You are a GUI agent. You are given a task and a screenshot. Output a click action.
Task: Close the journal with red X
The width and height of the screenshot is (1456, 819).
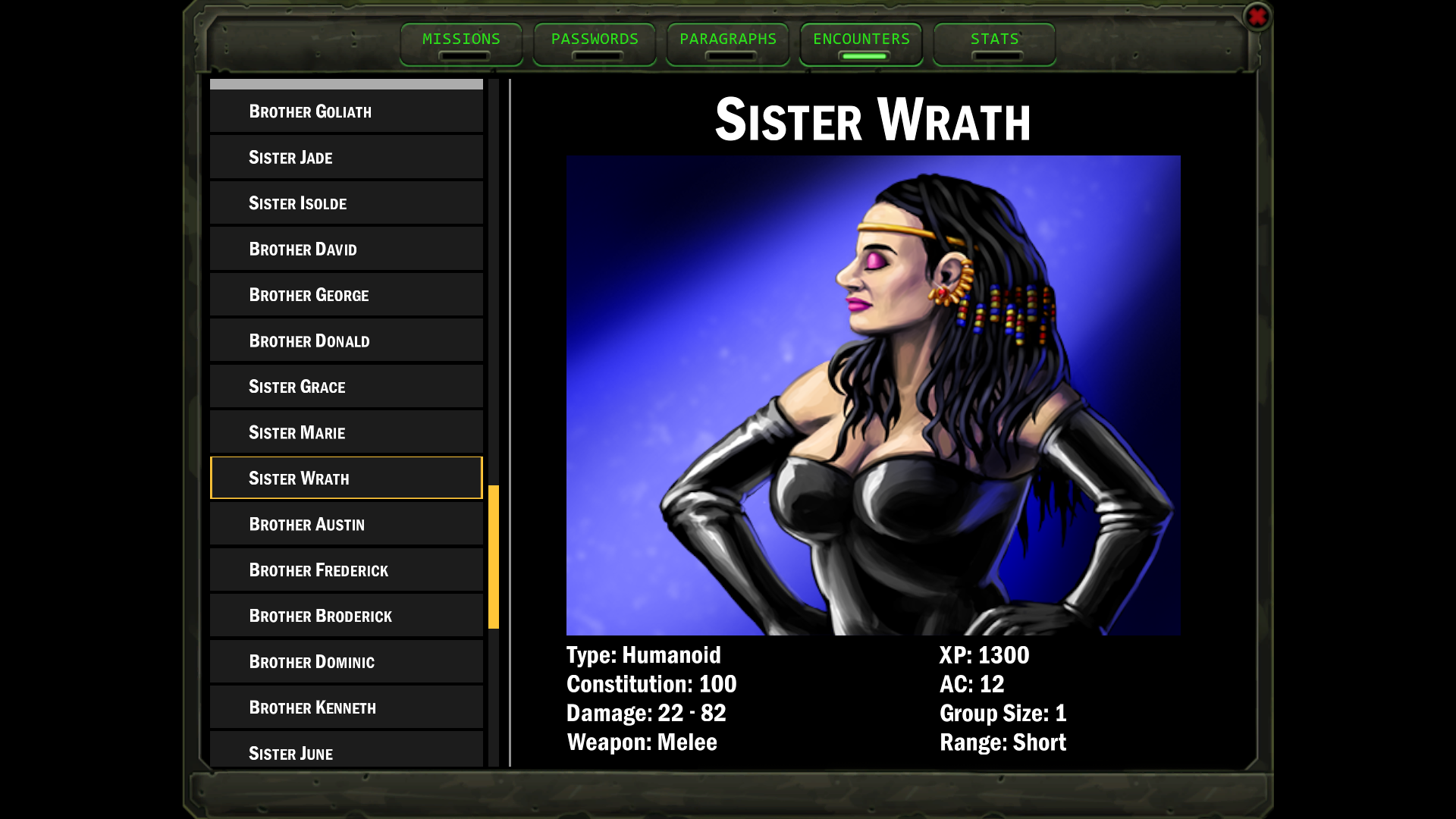click(1257, 17)
